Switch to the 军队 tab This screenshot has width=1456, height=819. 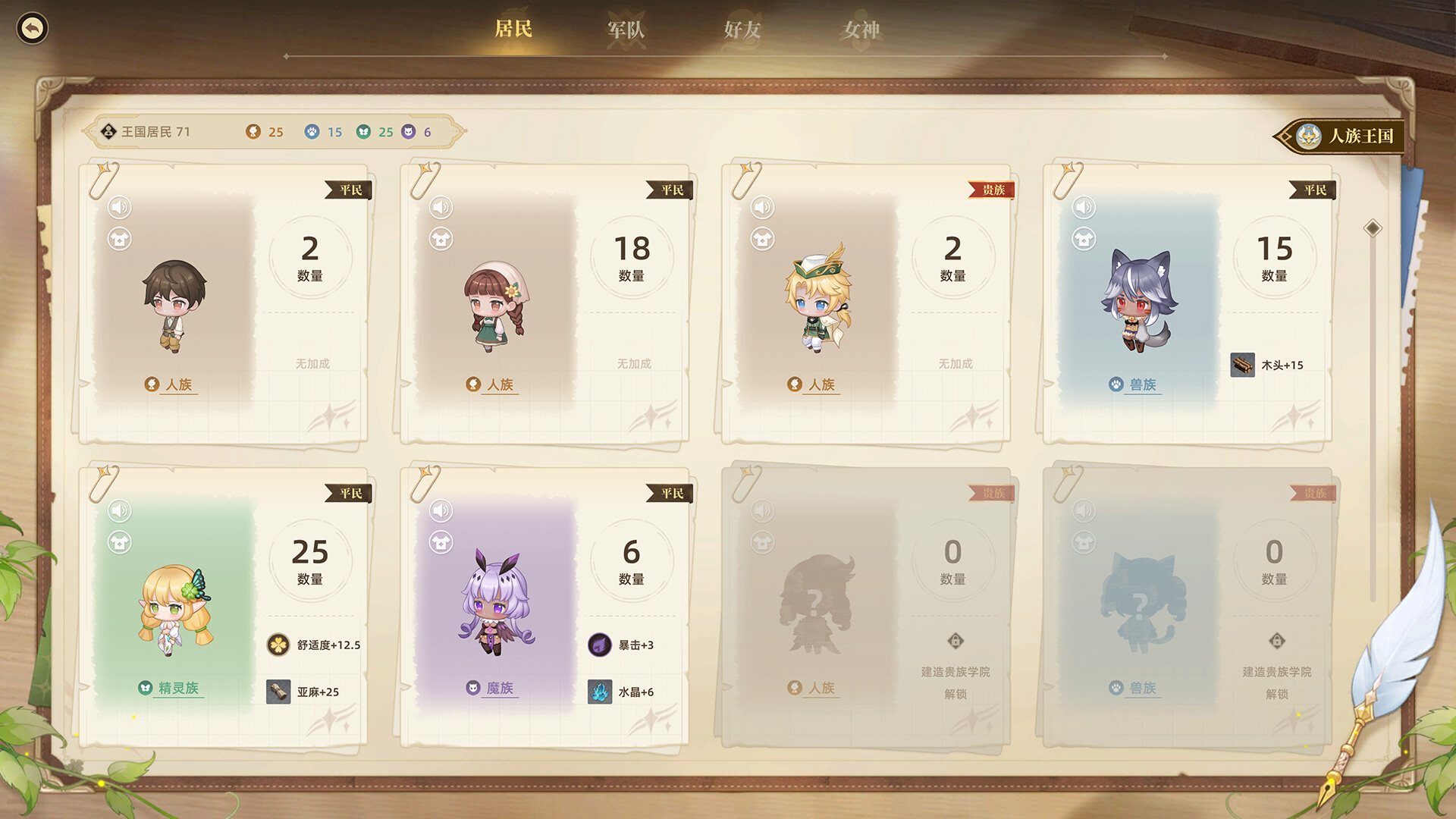tap(626, 30)
